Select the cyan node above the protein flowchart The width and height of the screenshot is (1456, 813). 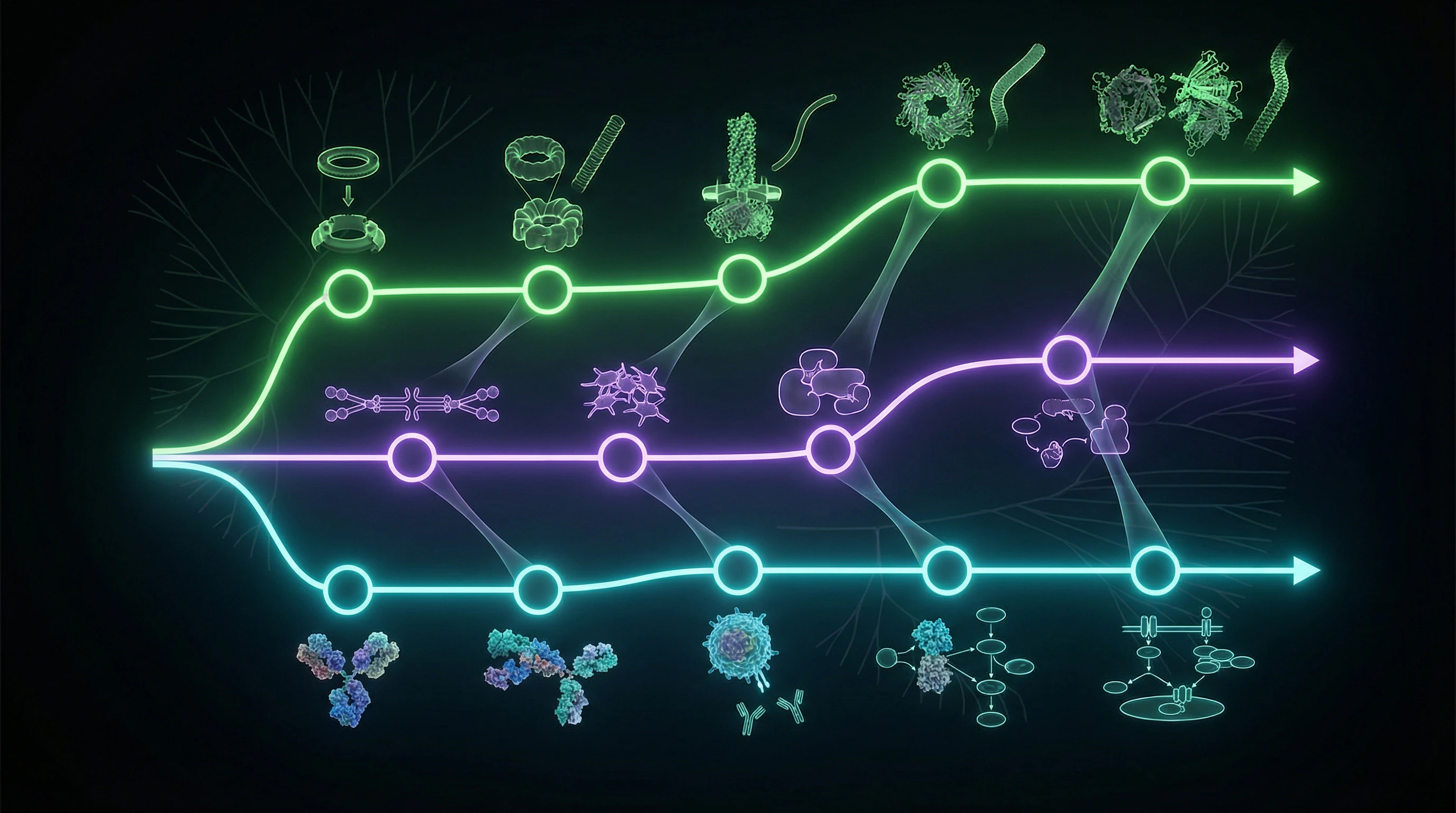click(945, 572)
